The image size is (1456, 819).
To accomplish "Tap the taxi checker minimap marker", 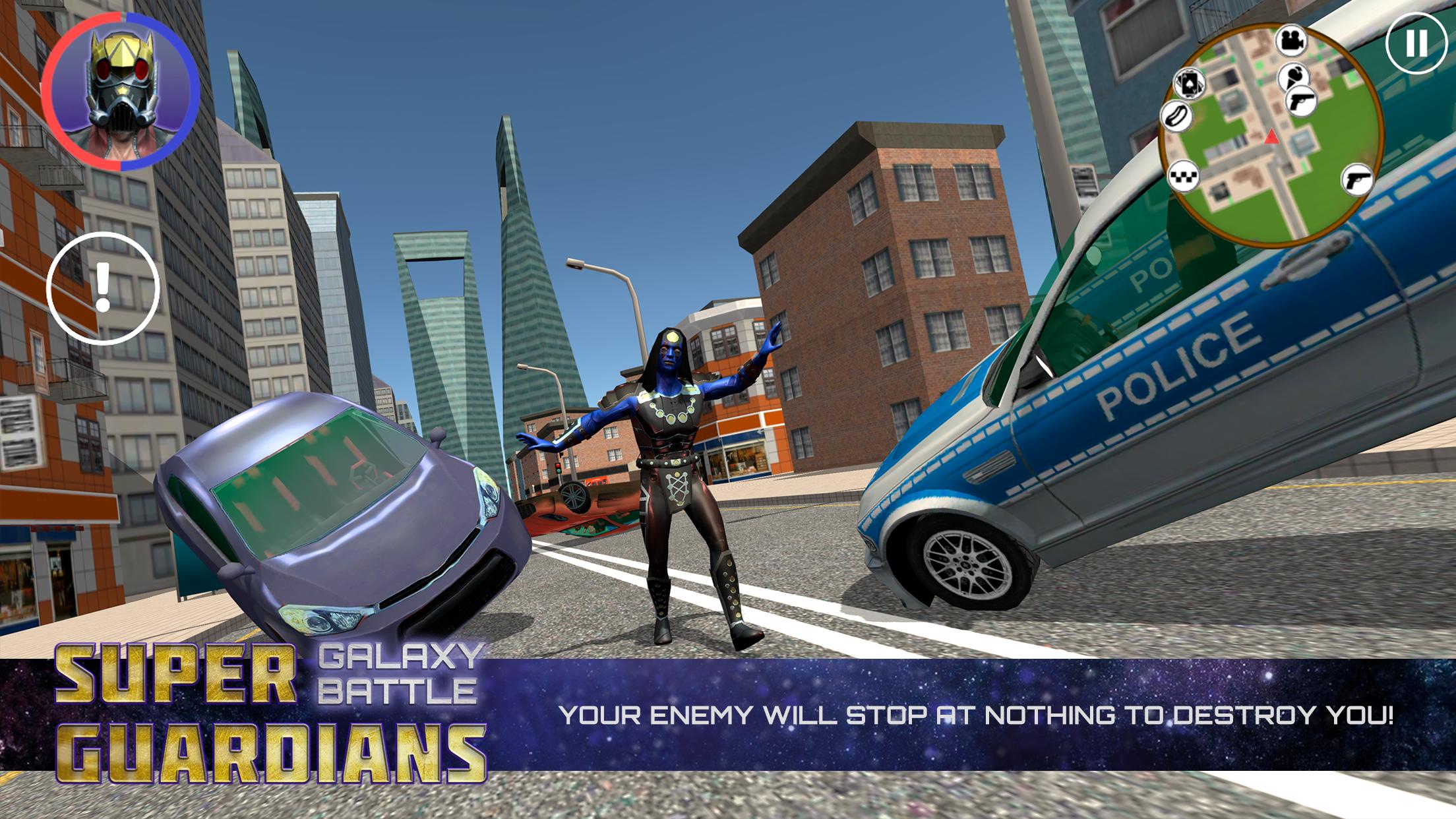I will pos(1183,177).
